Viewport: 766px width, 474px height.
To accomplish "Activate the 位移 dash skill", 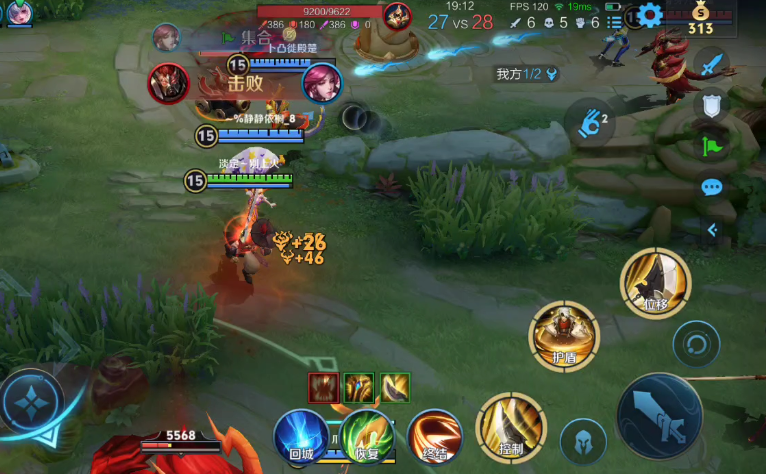I will tap(655, 283).
